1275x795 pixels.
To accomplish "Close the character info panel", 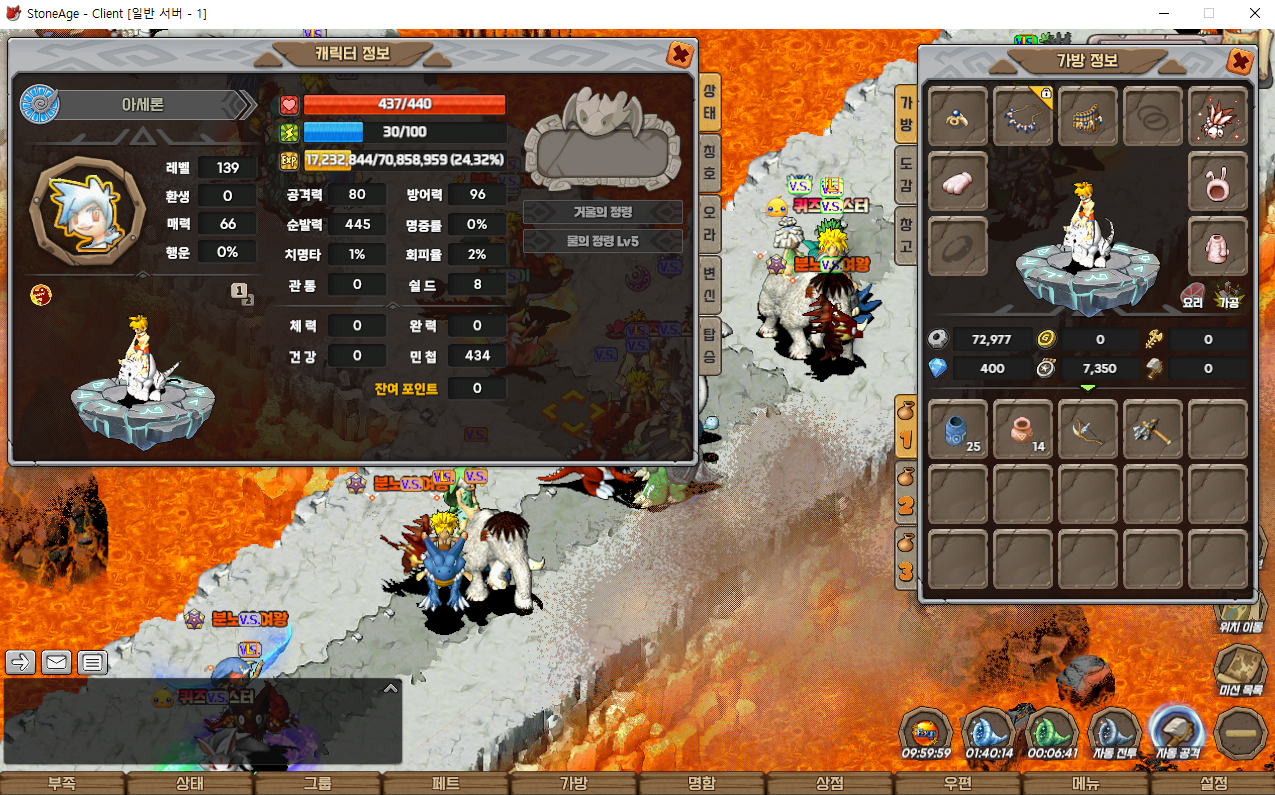I will pyautogui.click(x=679, y=54).
